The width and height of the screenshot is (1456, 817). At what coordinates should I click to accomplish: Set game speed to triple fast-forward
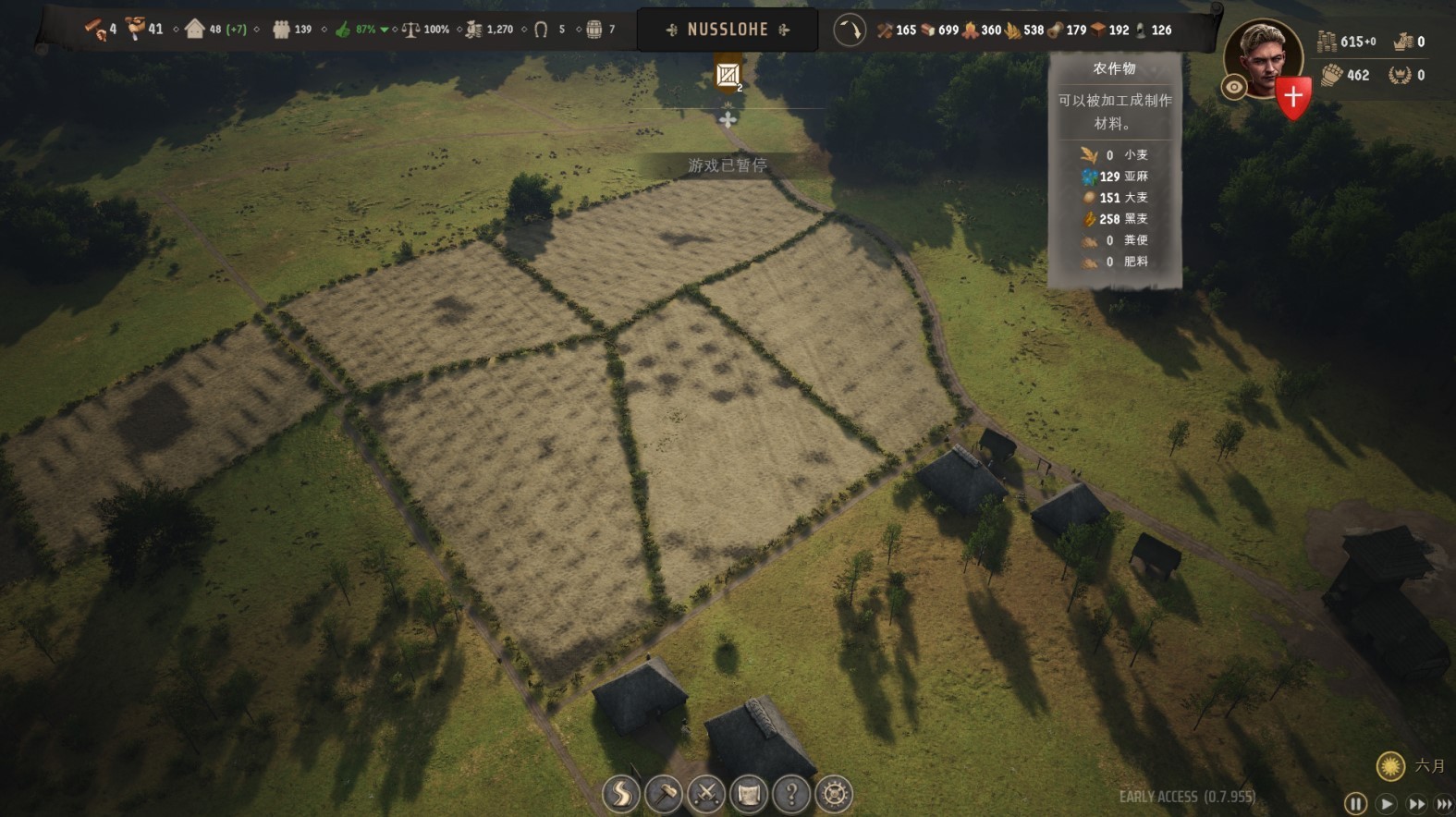coord(1443,804)
